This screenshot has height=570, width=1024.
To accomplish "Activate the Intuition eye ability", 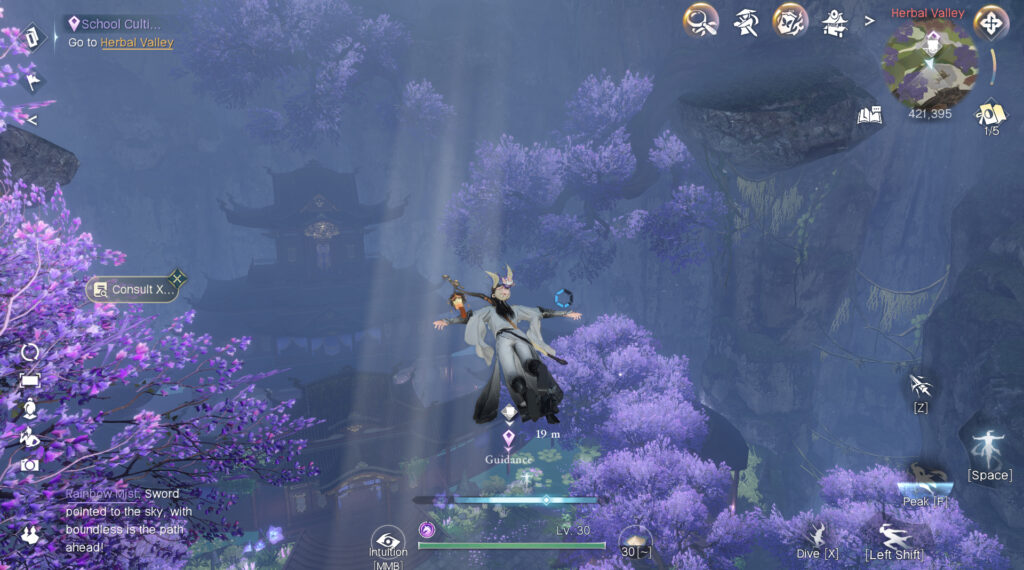I will click(x=388, y=539).
